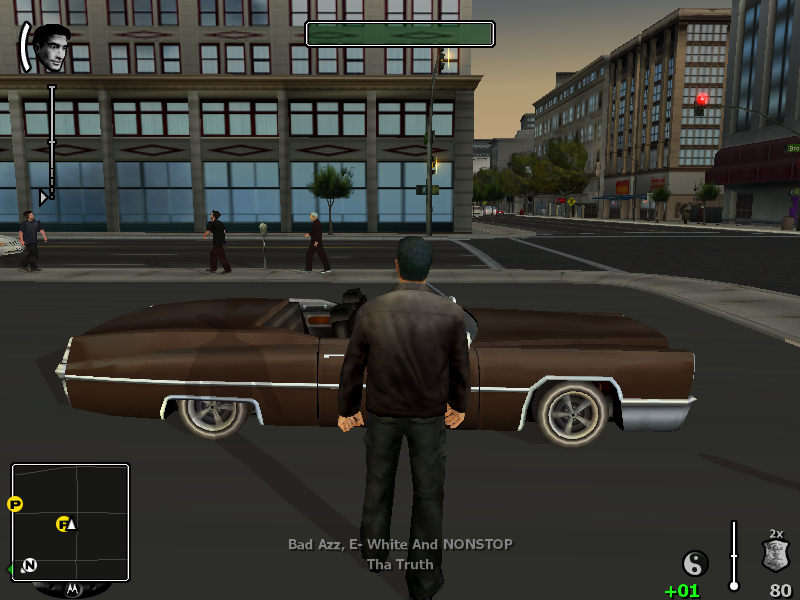Click the white N compass marker
The image size is (800, 600).
click(x=29, y=565)
